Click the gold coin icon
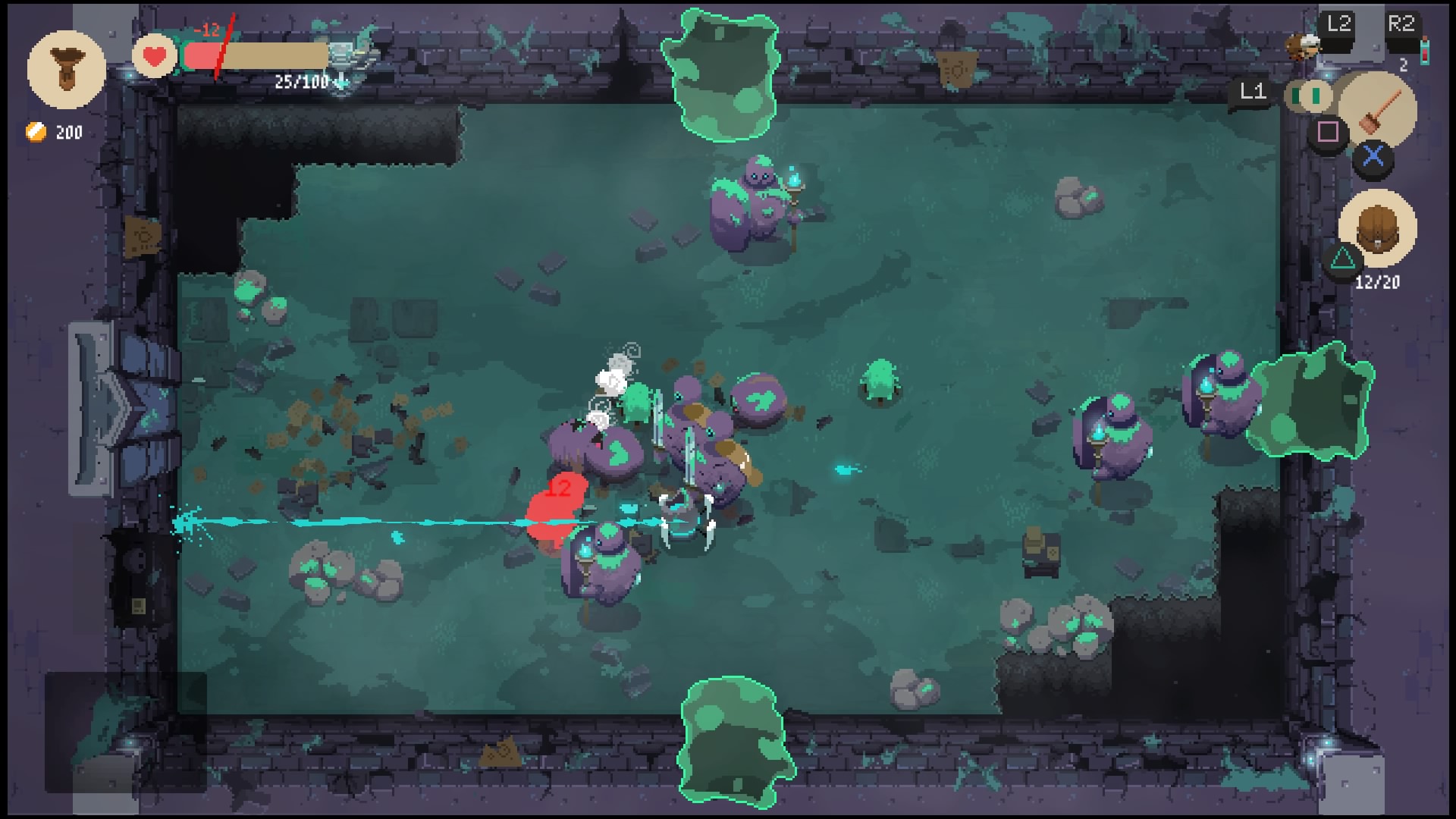The image size is (1456, 819). pos(36,132)
